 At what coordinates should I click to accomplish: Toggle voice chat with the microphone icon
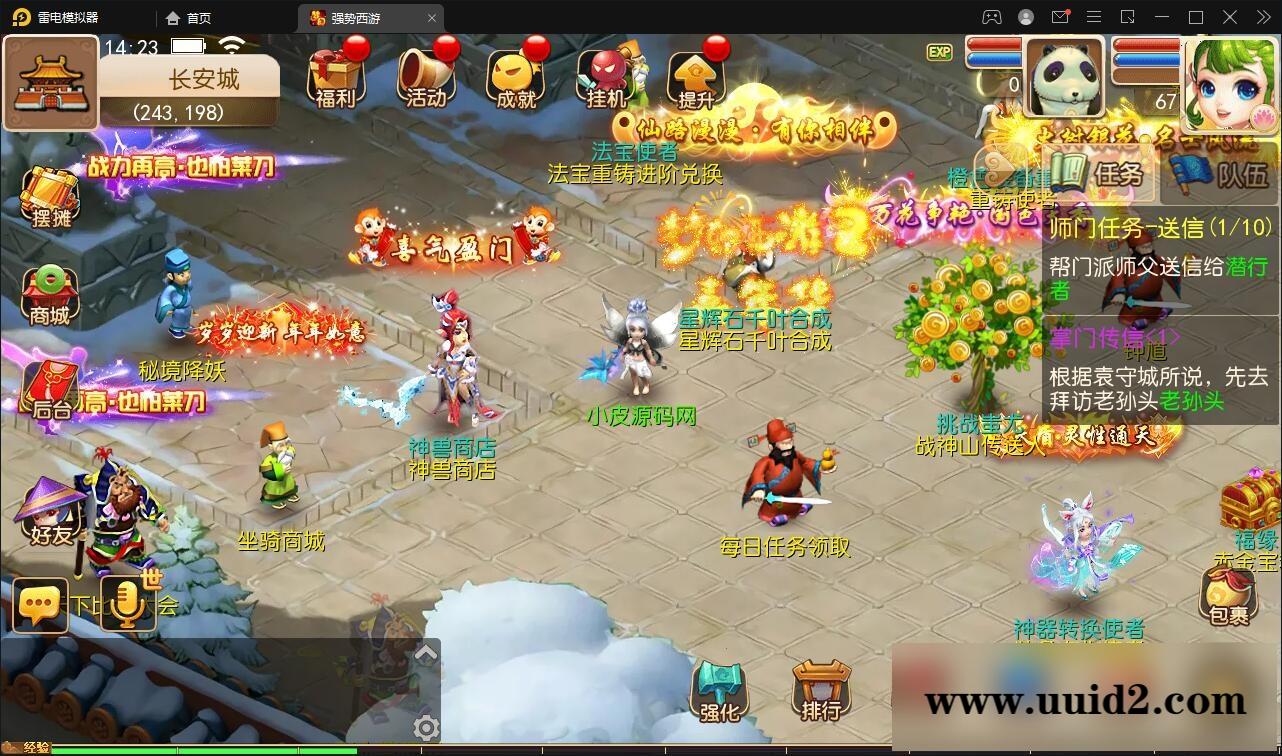(126, 605)
